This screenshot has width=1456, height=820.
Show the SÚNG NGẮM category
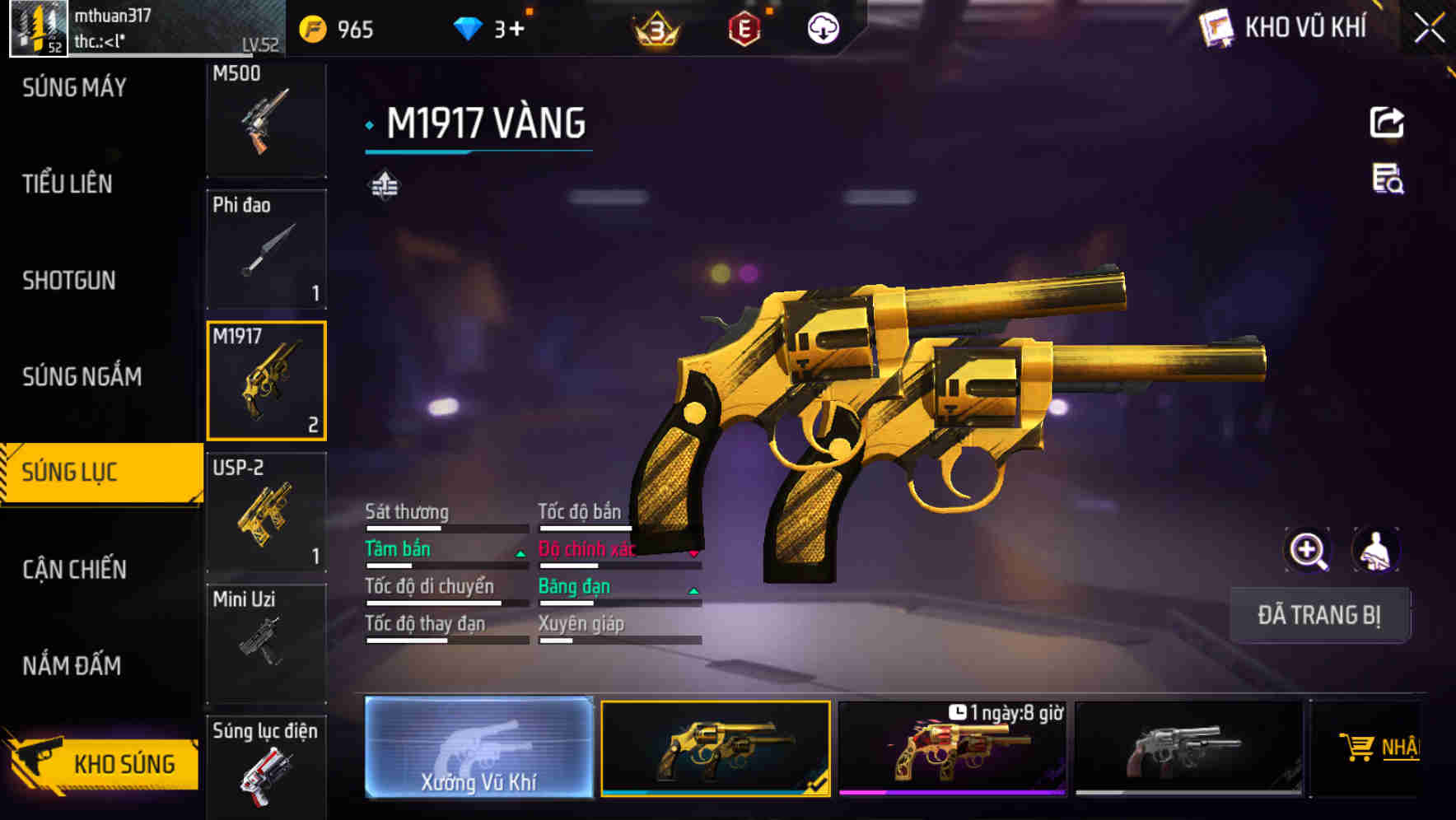[x=82, y=376]
